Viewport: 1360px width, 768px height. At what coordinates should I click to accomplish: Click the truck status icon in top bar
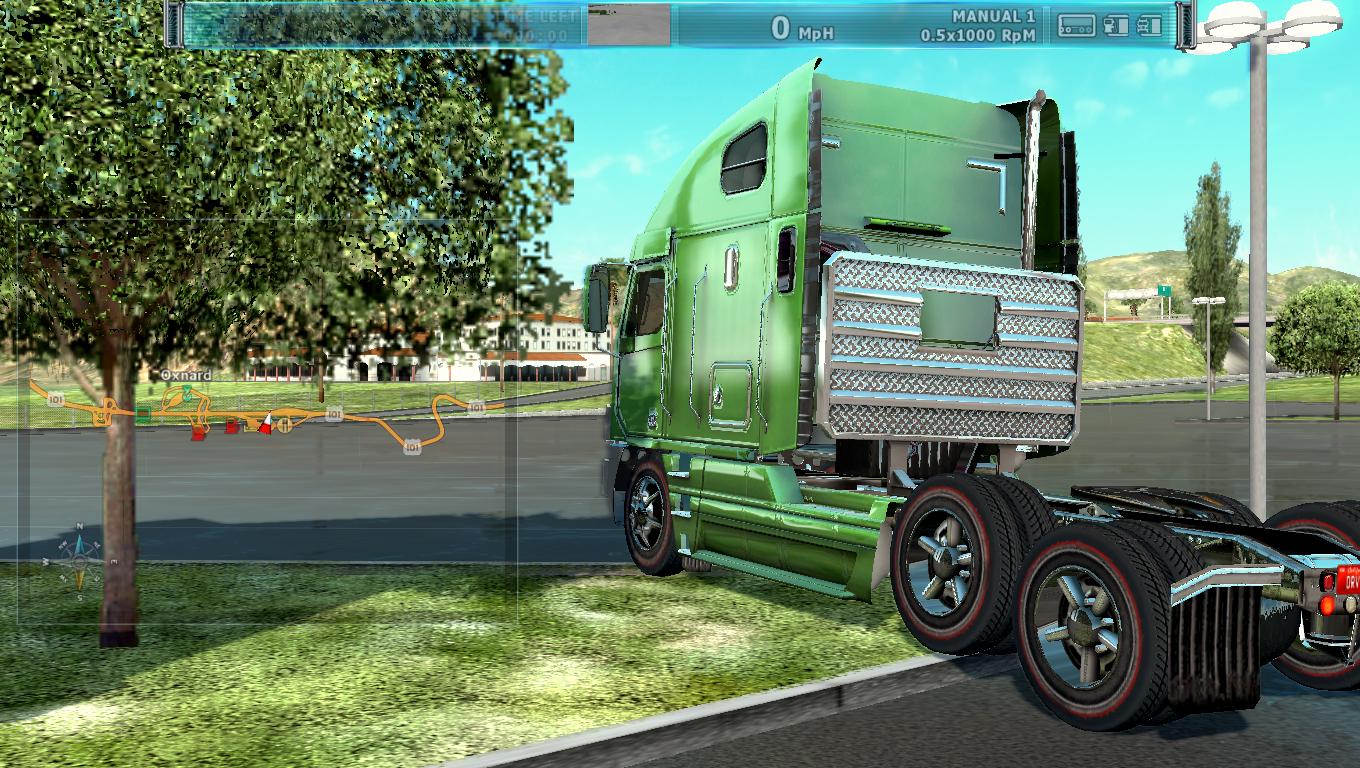click(x=1150, y=26)
